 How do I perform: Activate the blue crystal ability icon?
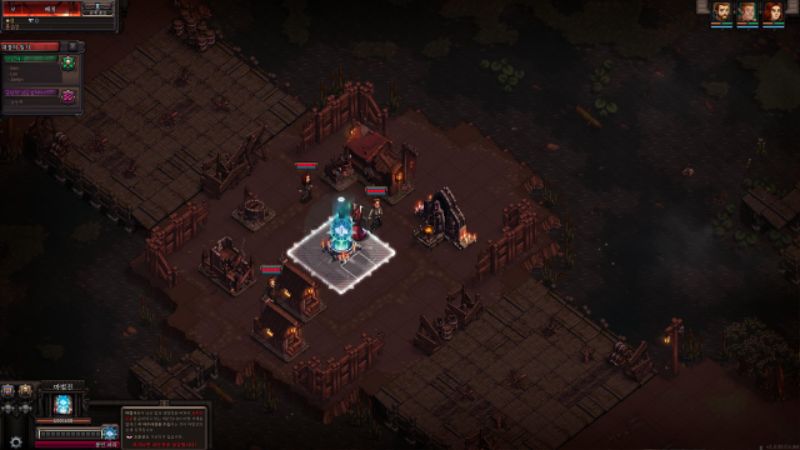(x=109, y=432)
